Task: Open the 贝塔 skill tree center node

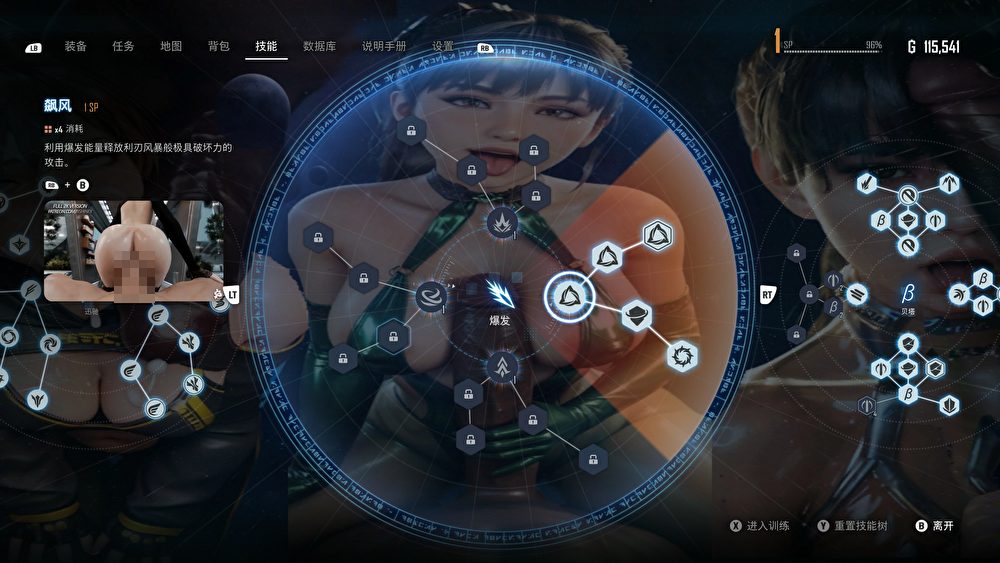Action: click(908, 294)
